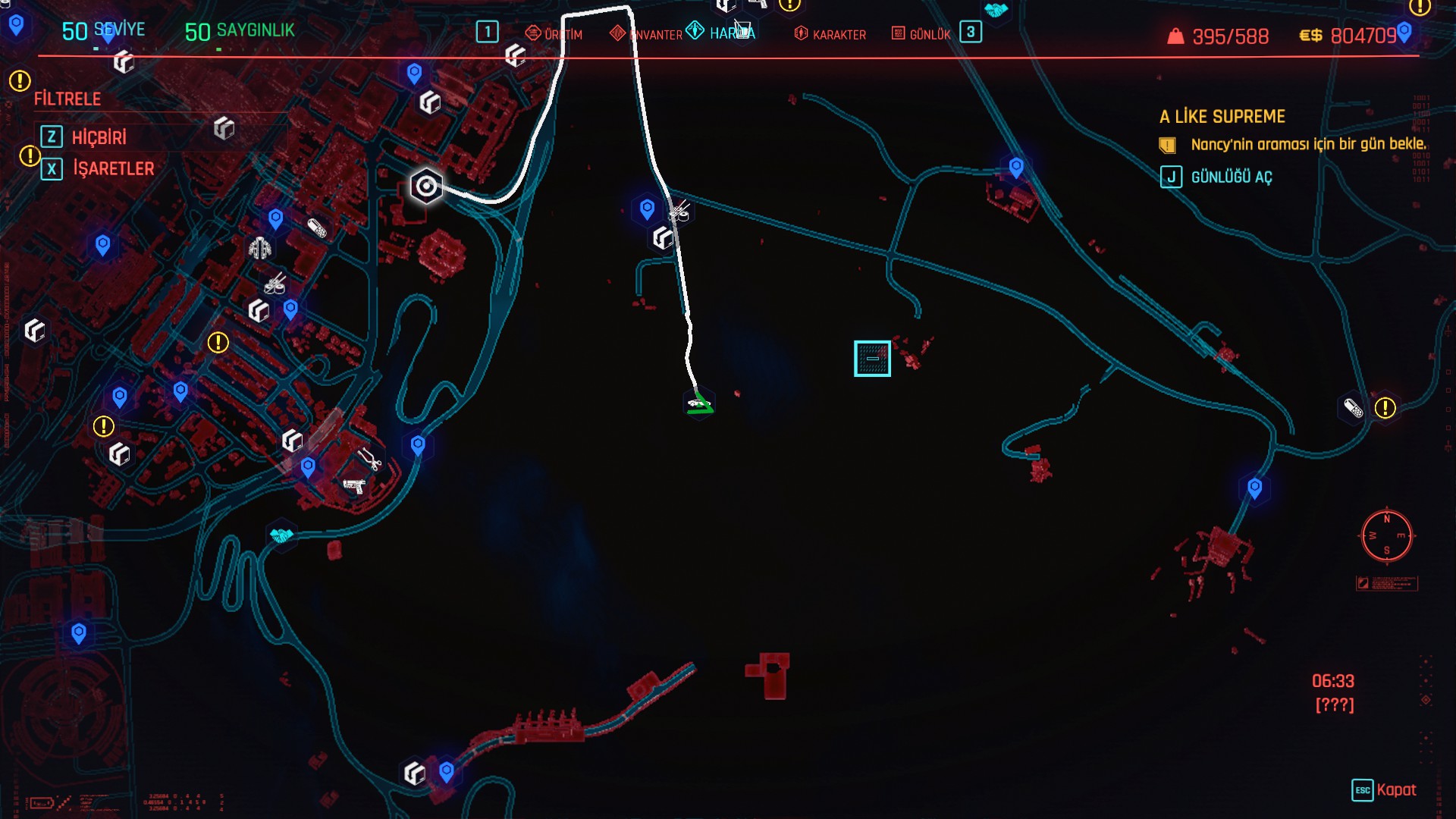Select the HARİTA map tab
This screenshot has width=1456, height=819.
(721, 33)
